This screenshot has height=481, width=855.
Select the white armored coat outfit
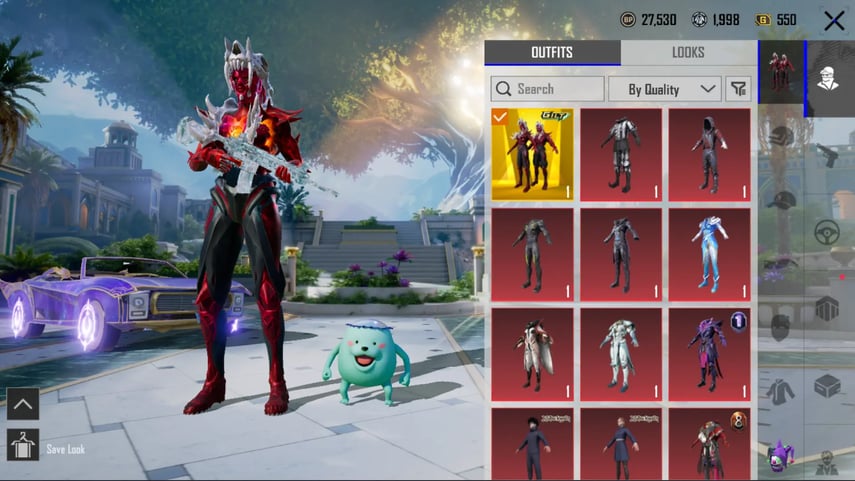[x=621, y=354]
